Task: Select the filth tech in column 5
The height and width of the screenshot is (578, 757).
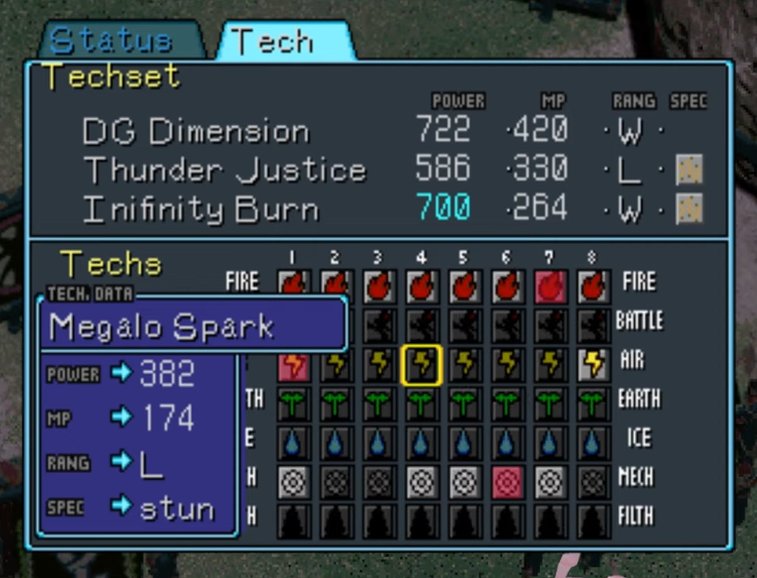Action: [x=464, y=520]
